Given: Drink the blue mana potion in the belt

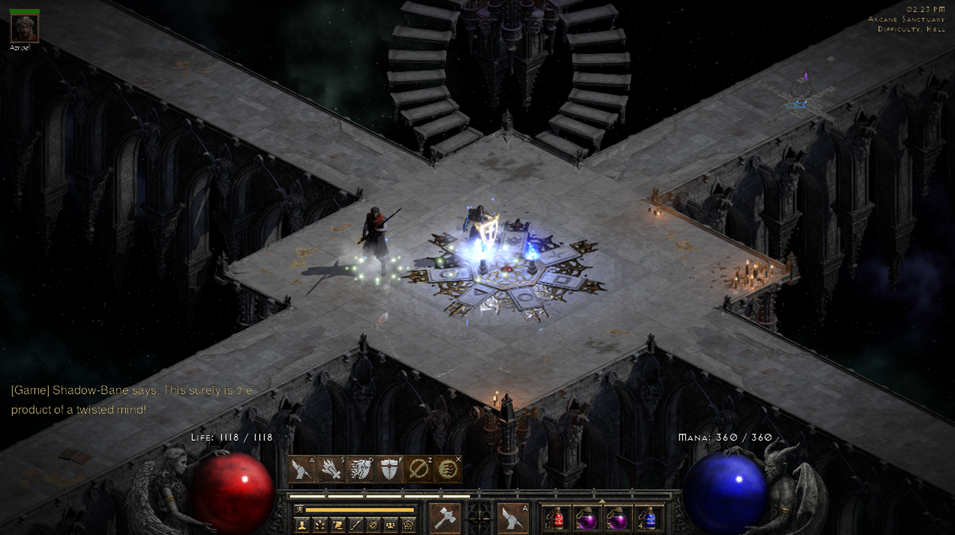Looking at the screenshot, I should [x=649, y=518].
